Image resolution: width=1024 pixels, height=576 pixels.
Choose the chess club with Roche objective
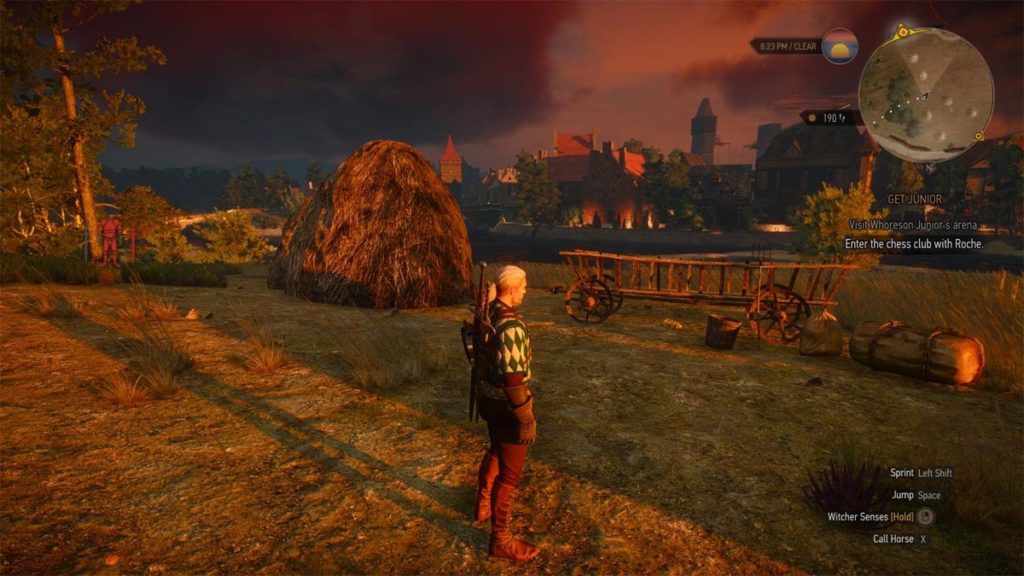[914, 244]
